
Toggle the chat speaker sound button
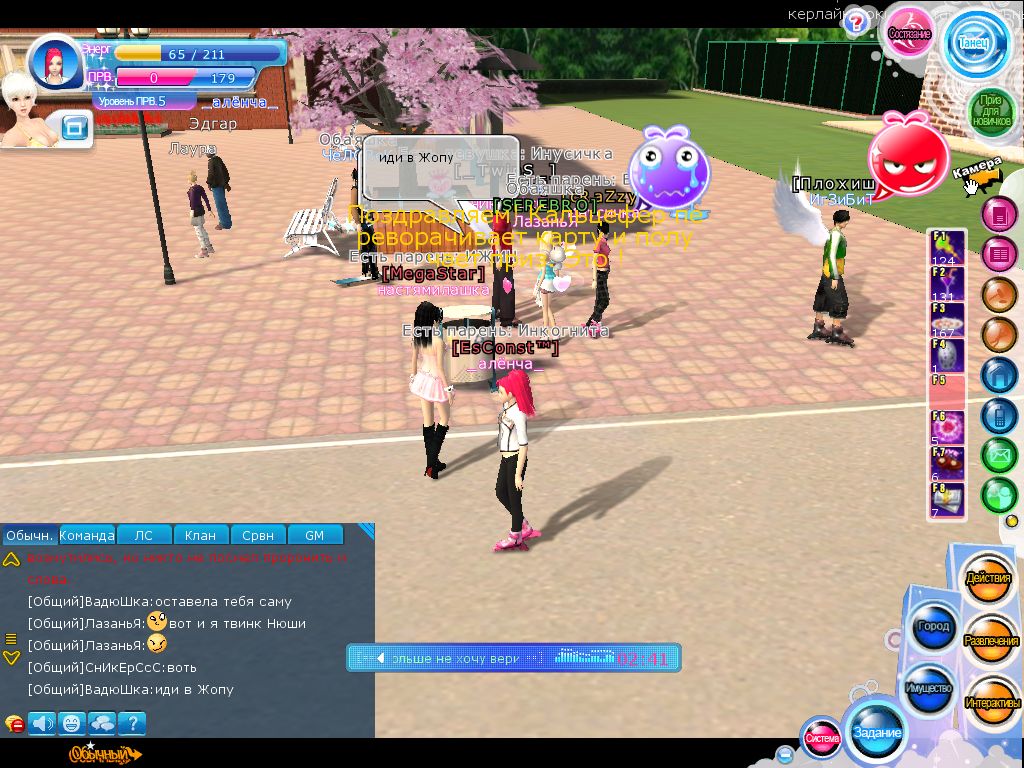click(x=41, y=722)
